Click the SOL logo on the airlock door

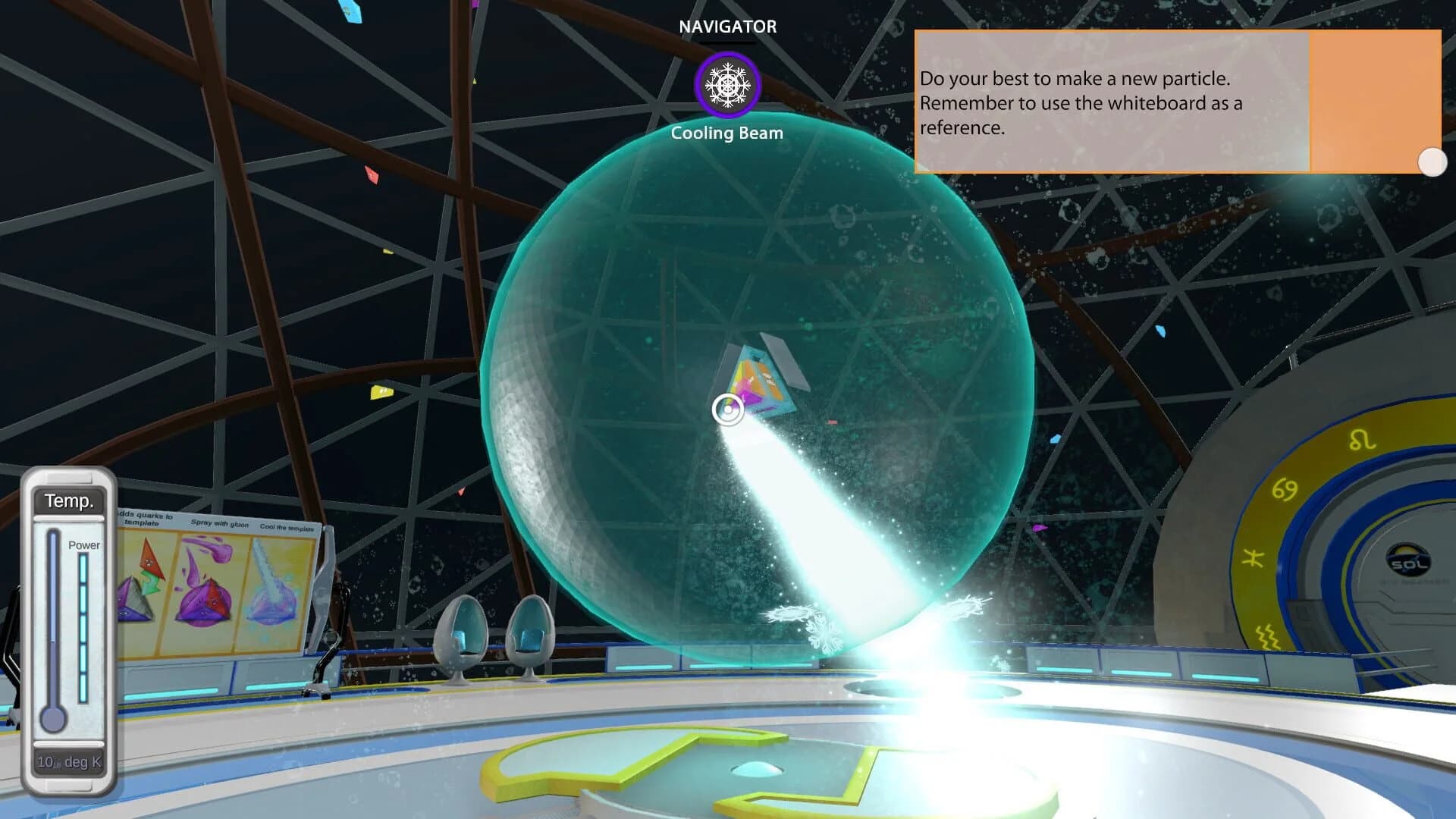[x=1407, y=560]
